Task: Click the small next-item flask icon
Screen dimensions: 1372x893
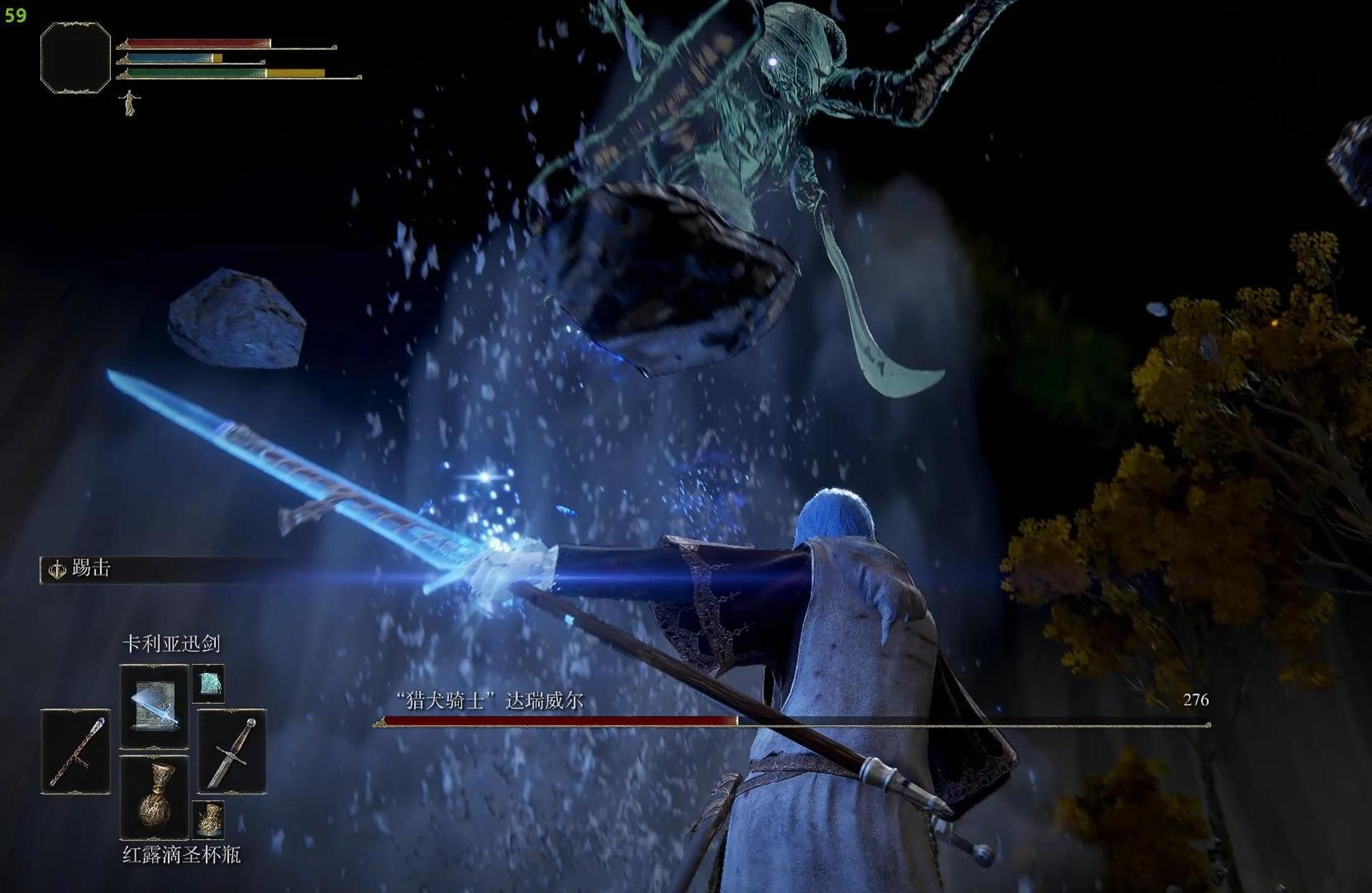Action: (208, 819)
